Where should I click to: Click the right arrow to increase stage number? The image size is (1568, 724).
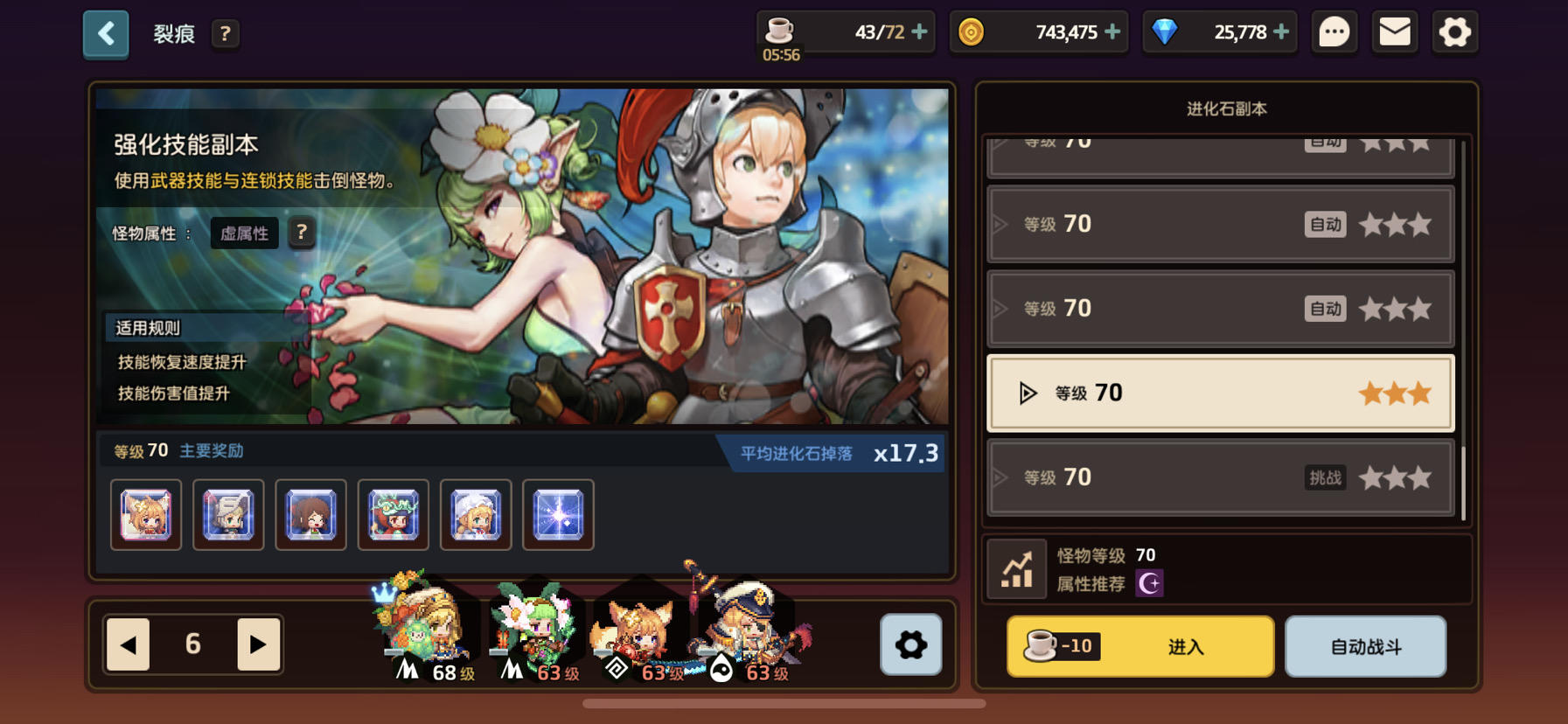[258, 644]
